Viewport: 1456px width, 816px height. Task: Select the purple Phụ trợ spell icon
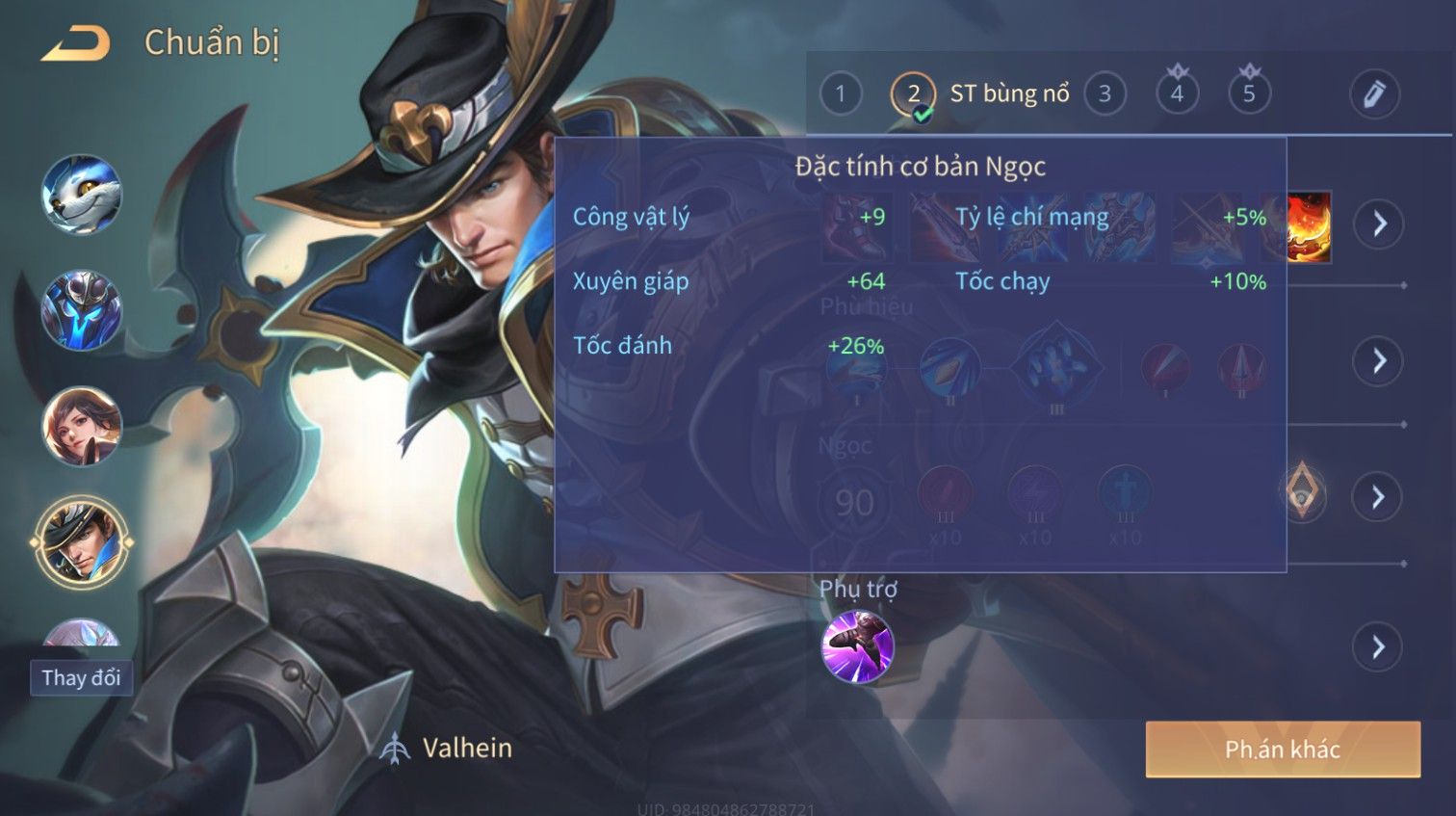[x=857, y=646]
